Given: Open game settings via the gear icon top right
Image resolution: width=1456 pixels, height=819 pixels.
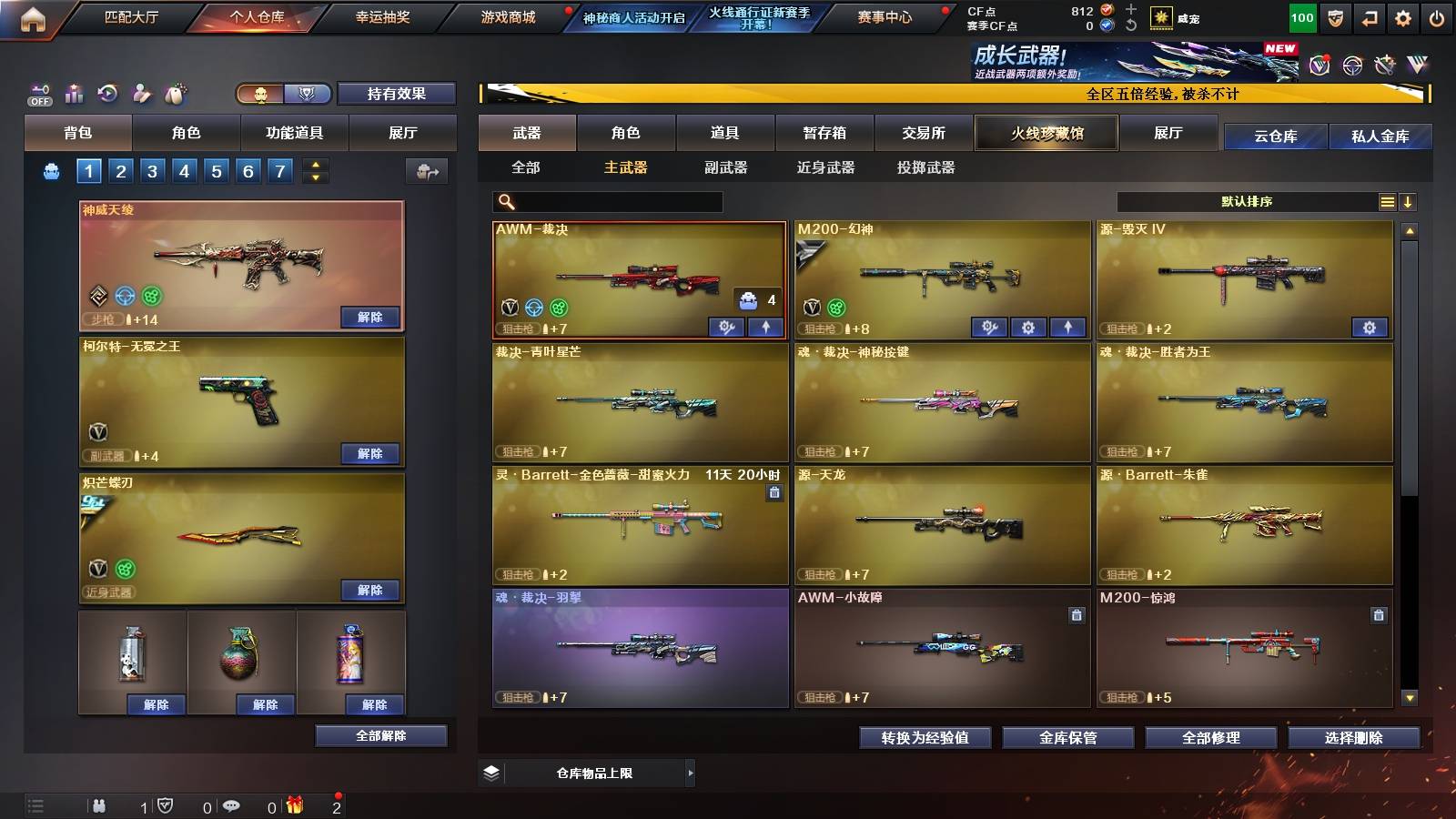Looking at the screenshot, I should click(1403, 17).
